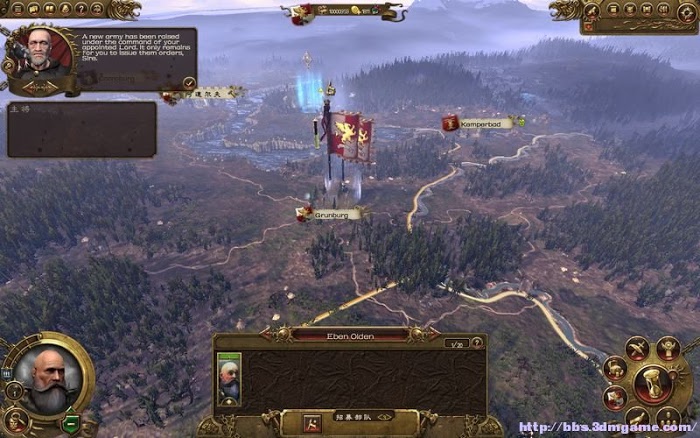Select Eben Olden's unit card

[229, 380]
